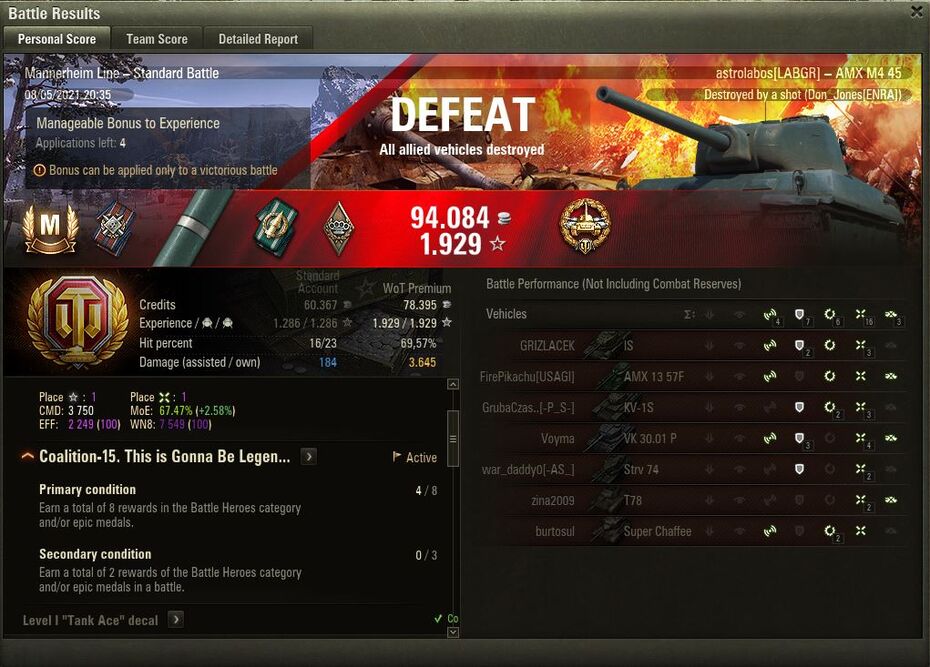This screenshot has height=667, width=930.
Task: Switch to the Team Score tab
Action: coord(156,39)
